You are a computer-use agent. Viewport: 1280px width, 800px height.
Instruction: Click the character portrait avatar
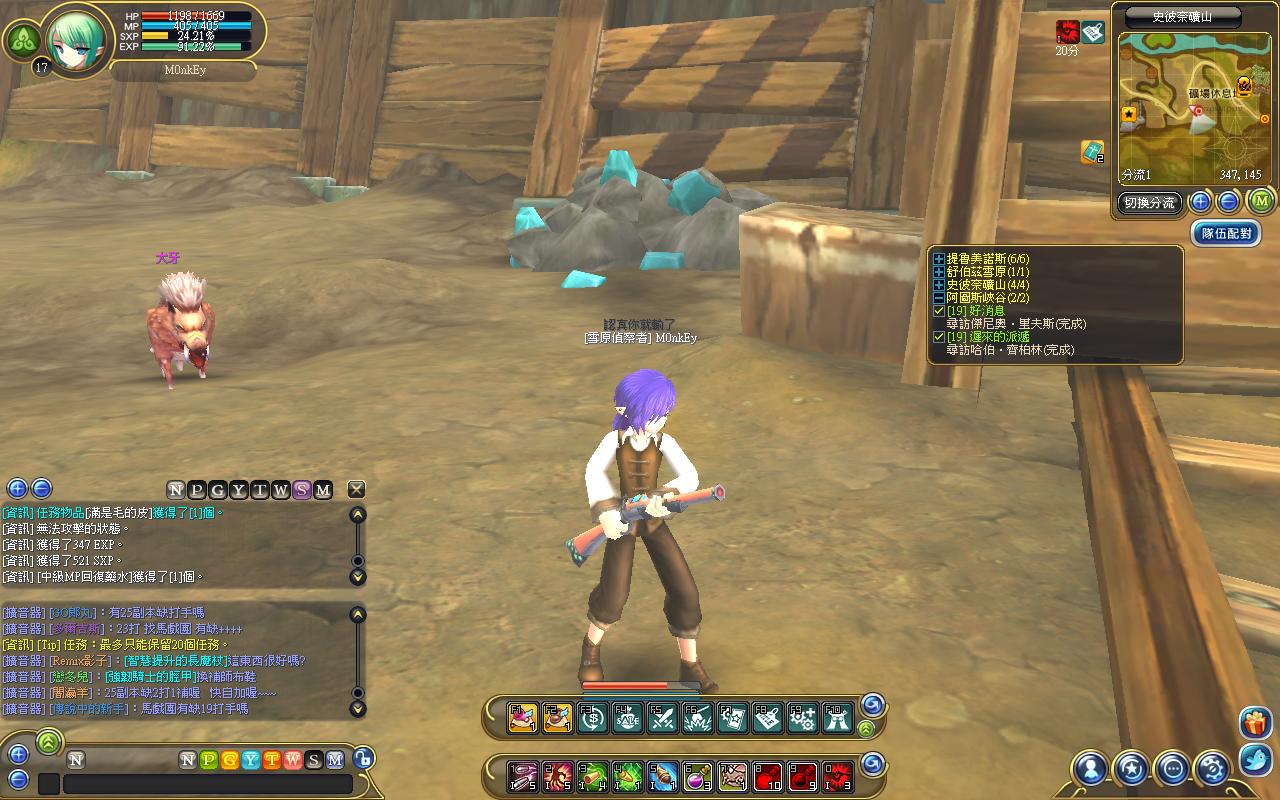coord(75,35)
